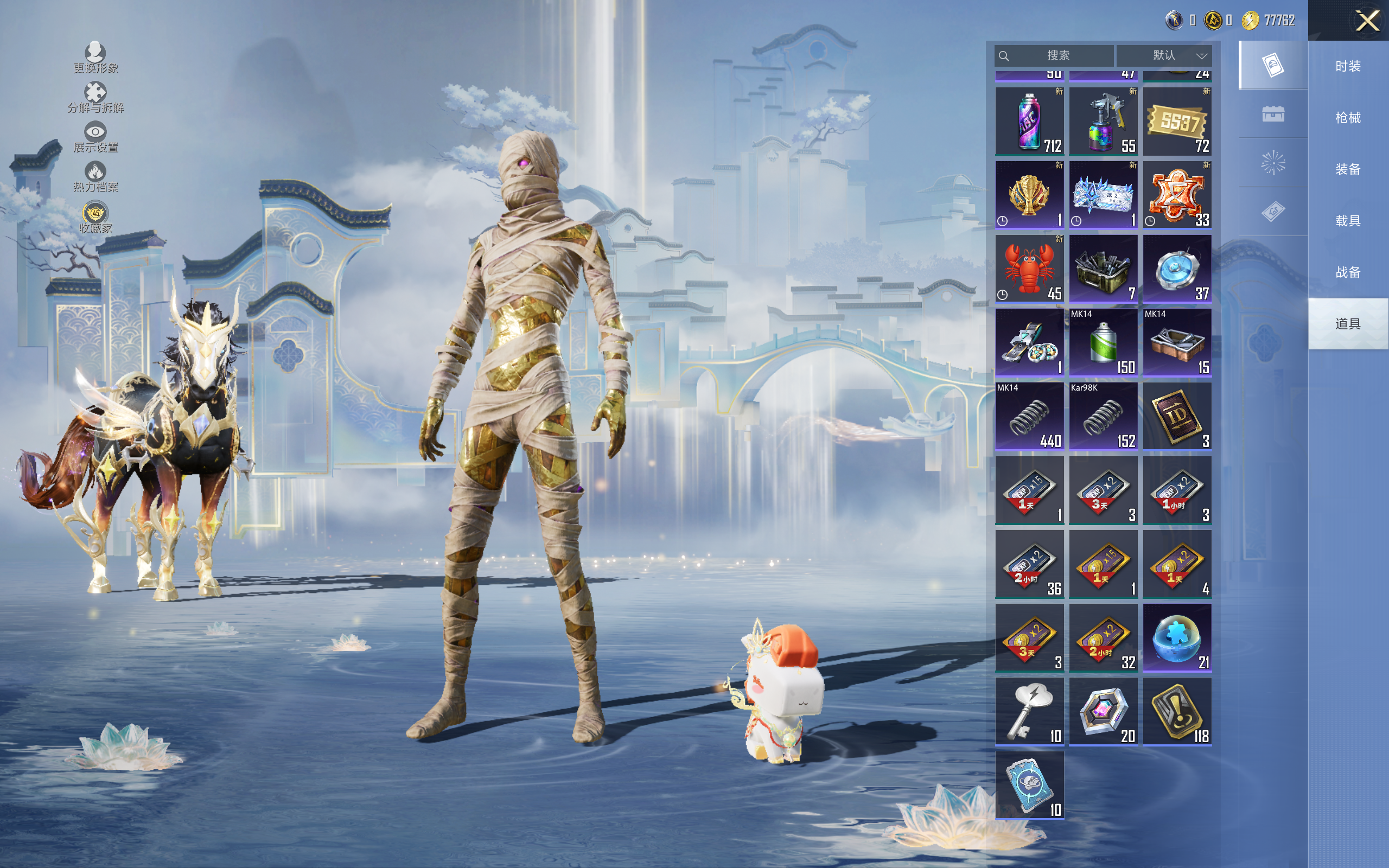Image resolution: width=1389 pixels, height=868 pixels.
Task: Close the inventory screen
Action: pyautogui.click(x=1367, y=21)
